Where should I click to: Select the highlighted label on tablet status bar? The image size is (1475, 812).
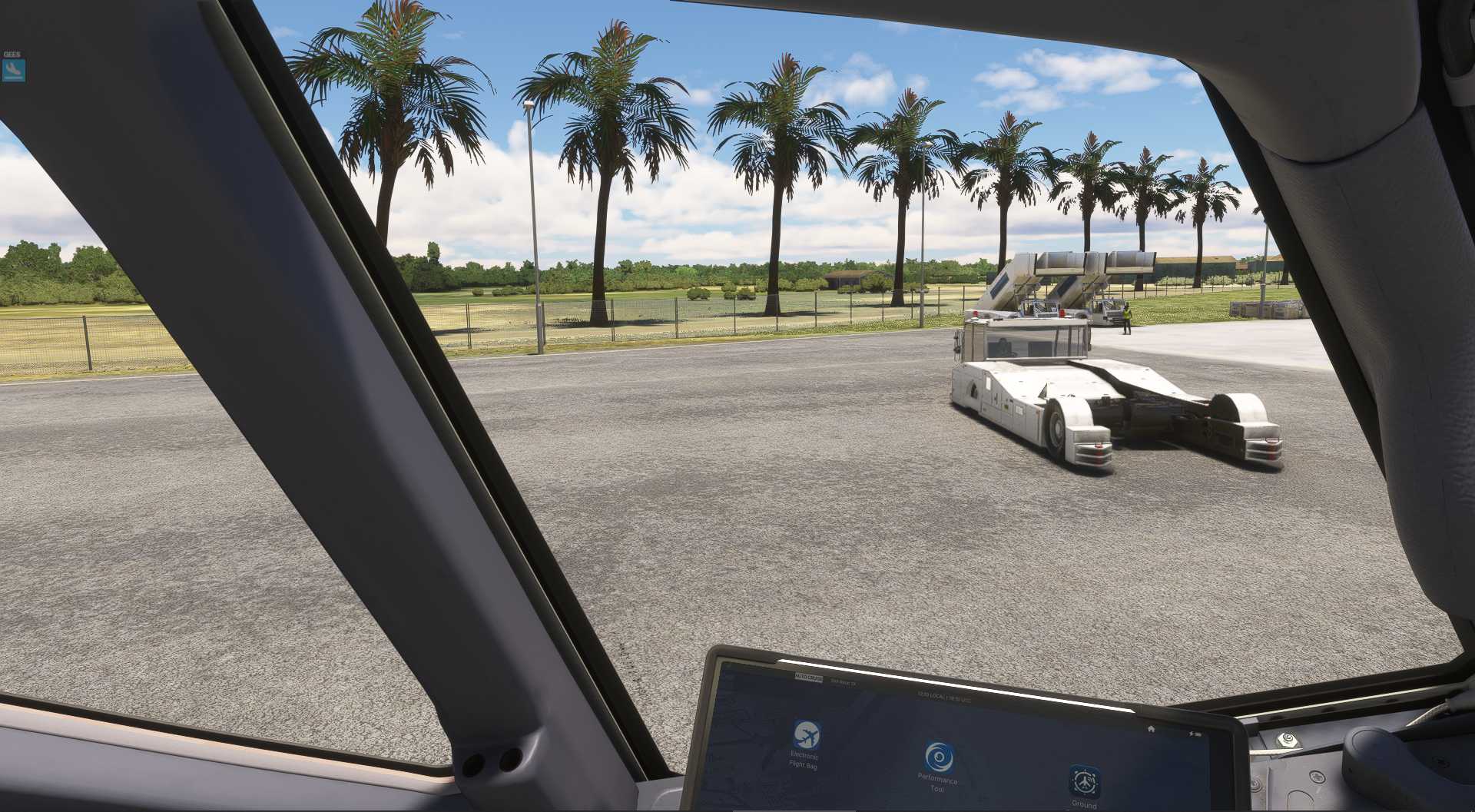(809, 678)
